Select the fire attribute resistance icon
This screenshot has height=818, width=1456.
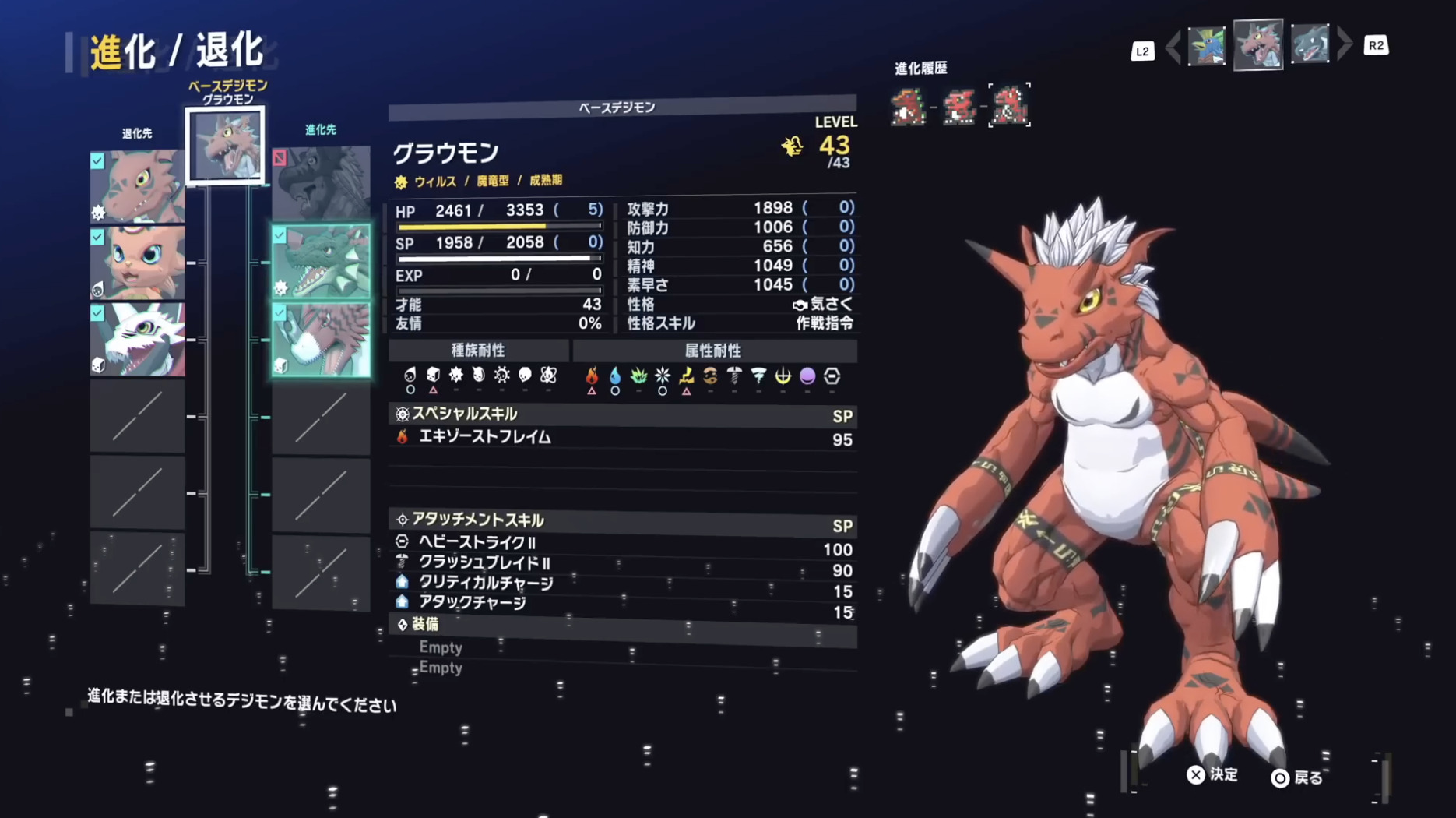(x=593, y=376)
